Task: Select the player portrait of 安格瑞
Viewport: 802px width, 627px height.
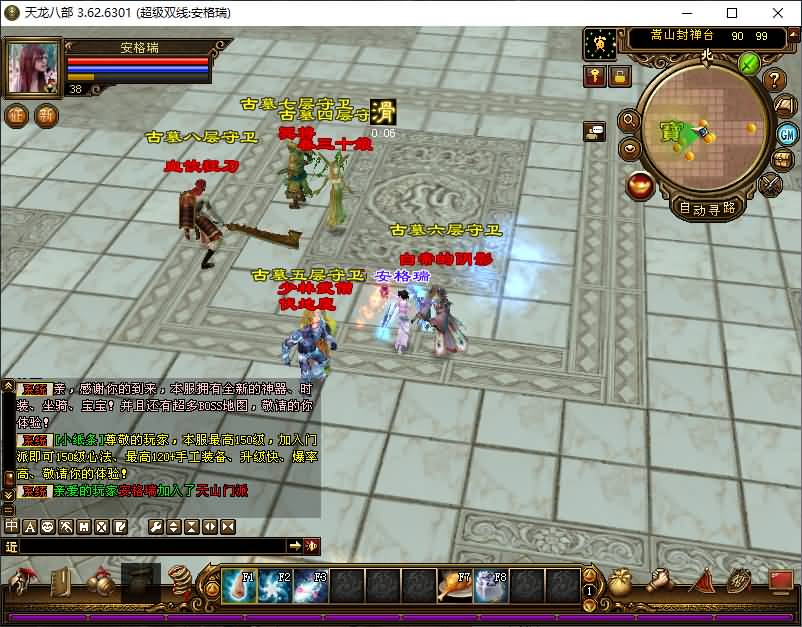Action: (x=35, y=67)
